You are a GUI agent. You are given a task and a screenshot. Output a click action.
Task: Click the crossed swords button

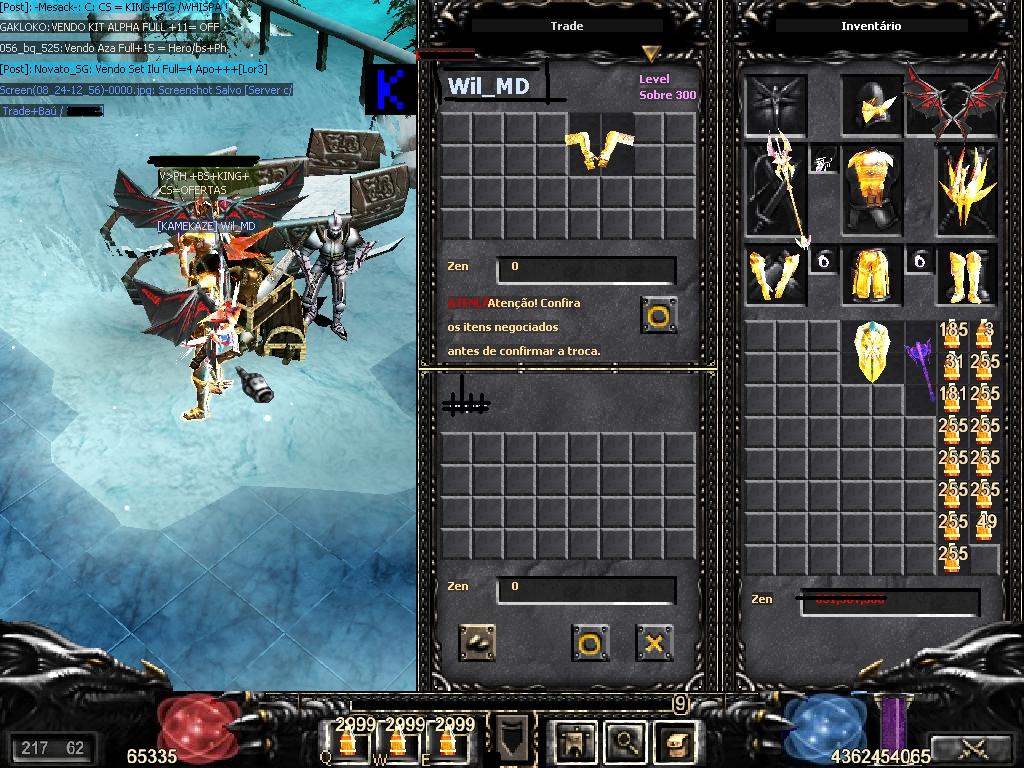coord(972,747)
